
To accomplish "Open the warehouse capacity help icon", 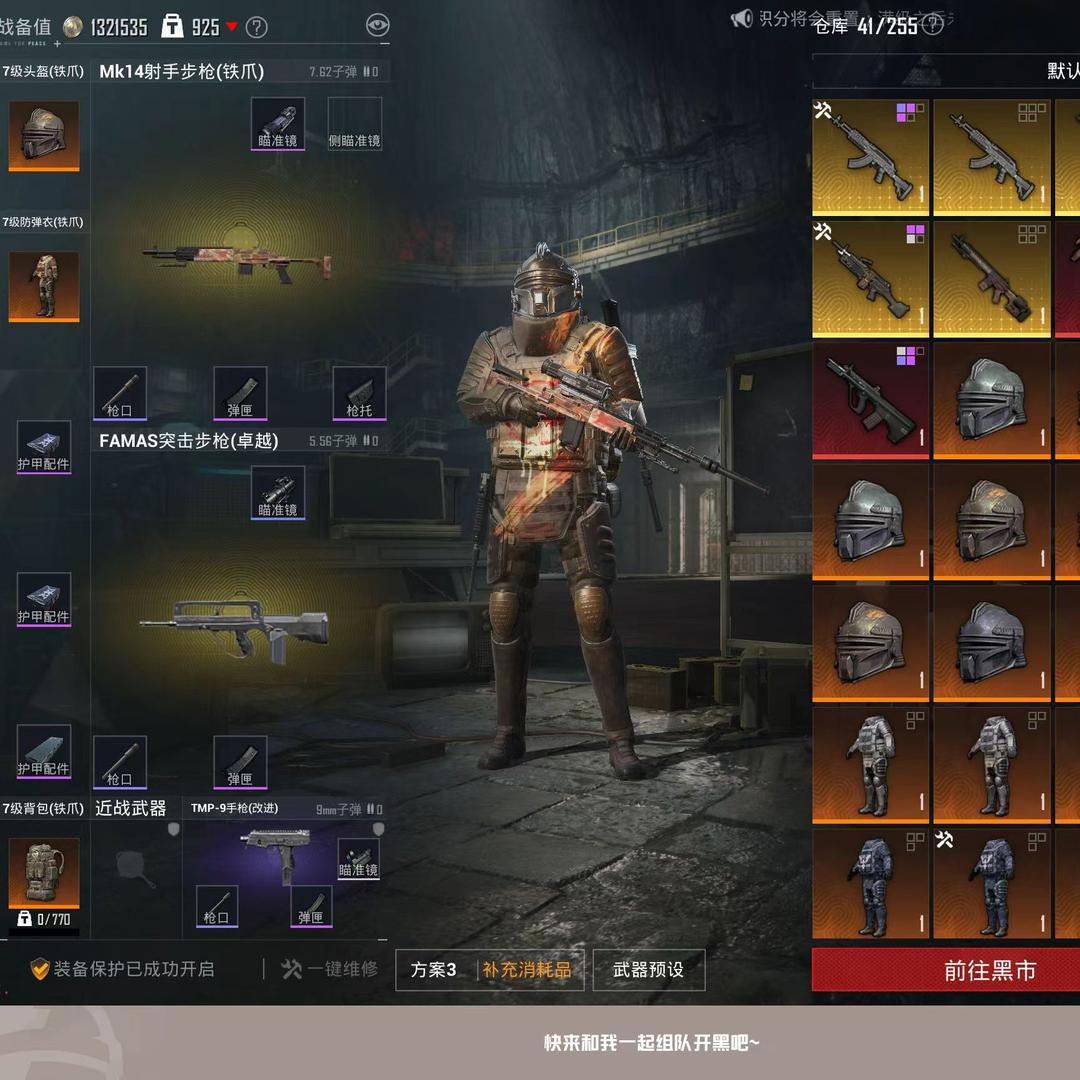I will 932,25.
